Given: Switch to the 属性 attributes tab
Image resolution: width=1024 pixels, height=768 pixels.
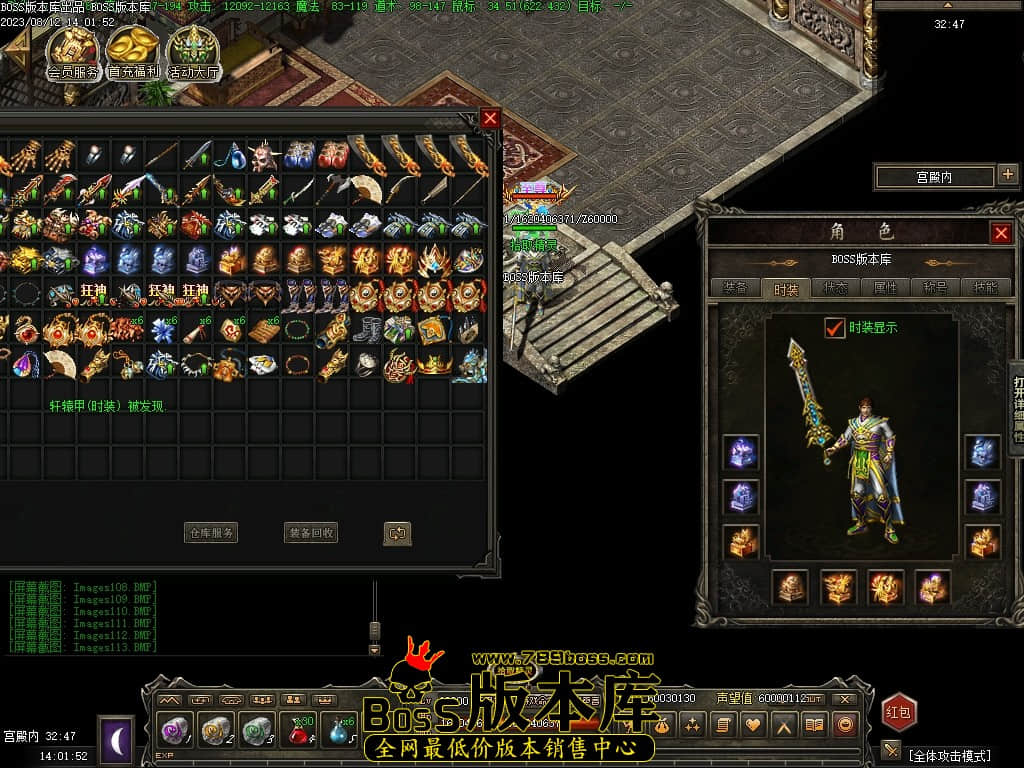Looking at the screenshot, I should [x=885, y=288].
